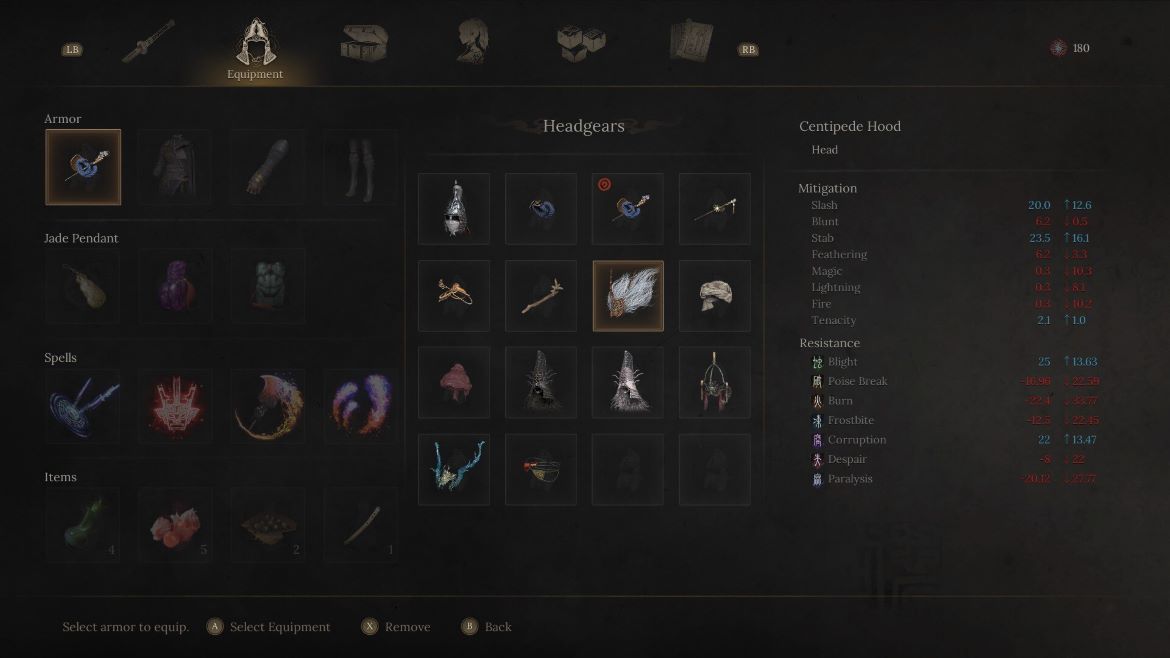
Task: Choose the gauntlet arm armor slot
Action: click(267, 167)
